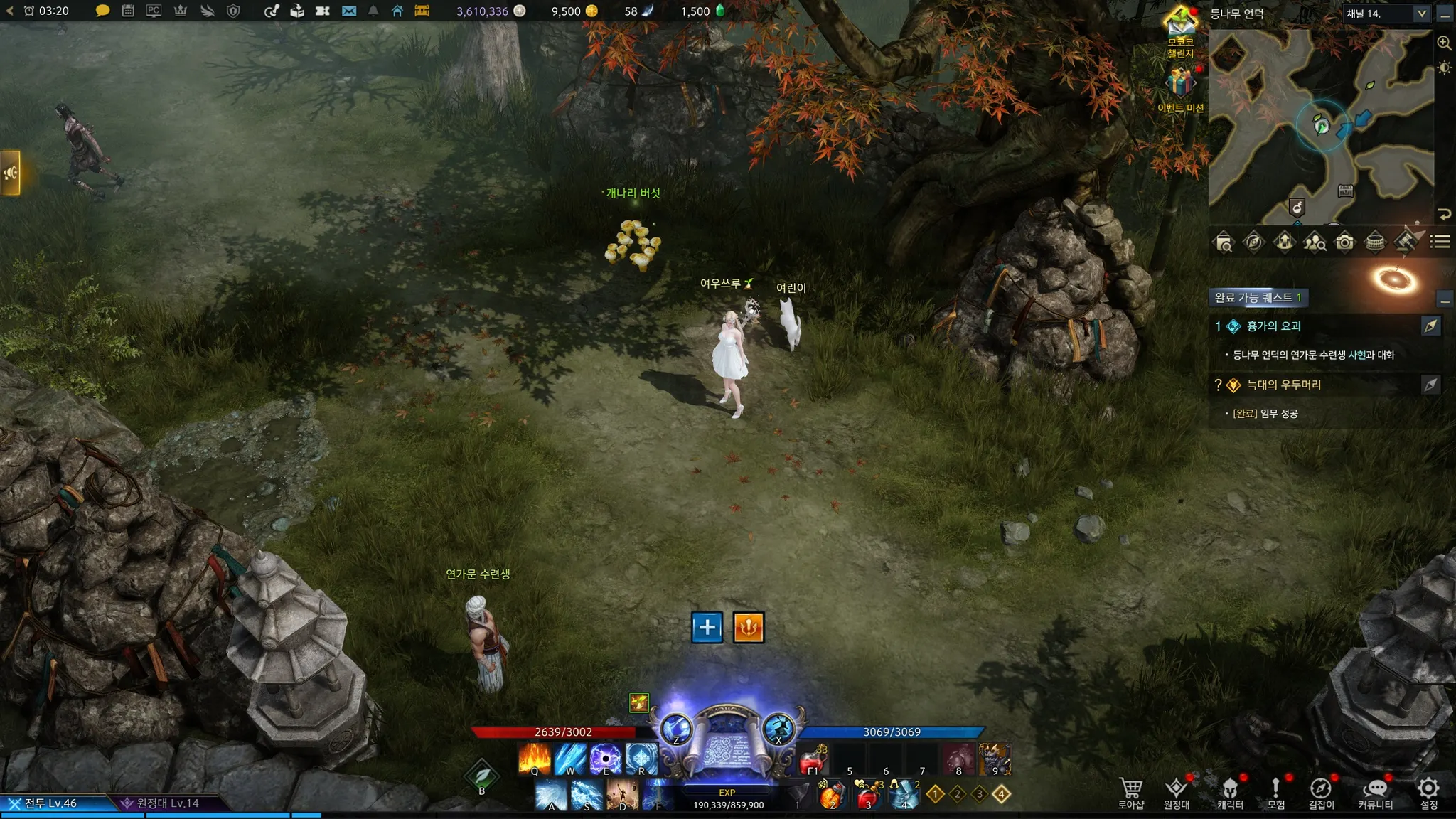This screenshot has height=819, width=1456.
Task: Select the '늑대의 우두머리' completed quest
Action: tap(1283, 385)
